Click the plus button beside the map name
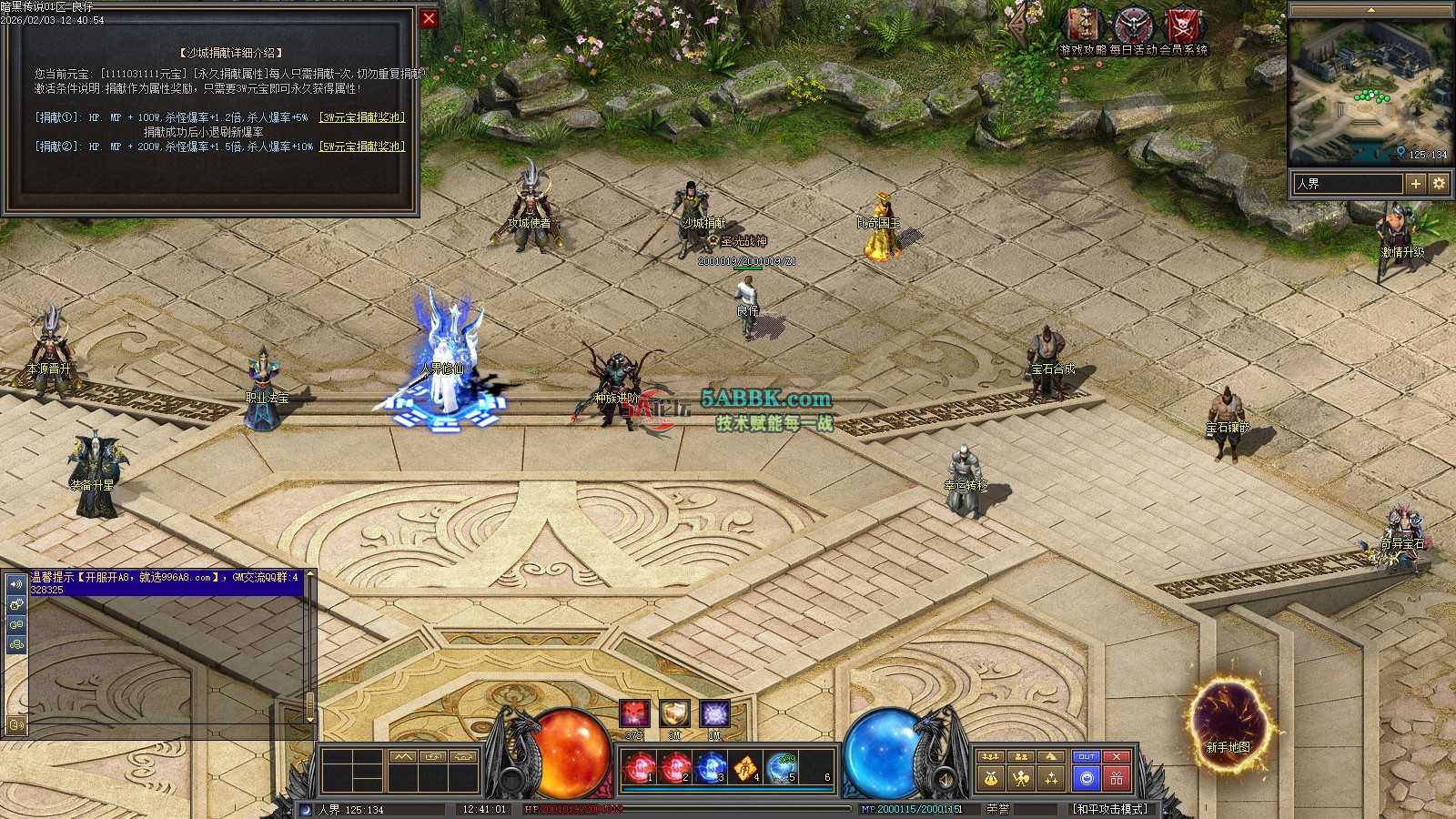The image size is (1456, 819). [x=1415, y=184]
